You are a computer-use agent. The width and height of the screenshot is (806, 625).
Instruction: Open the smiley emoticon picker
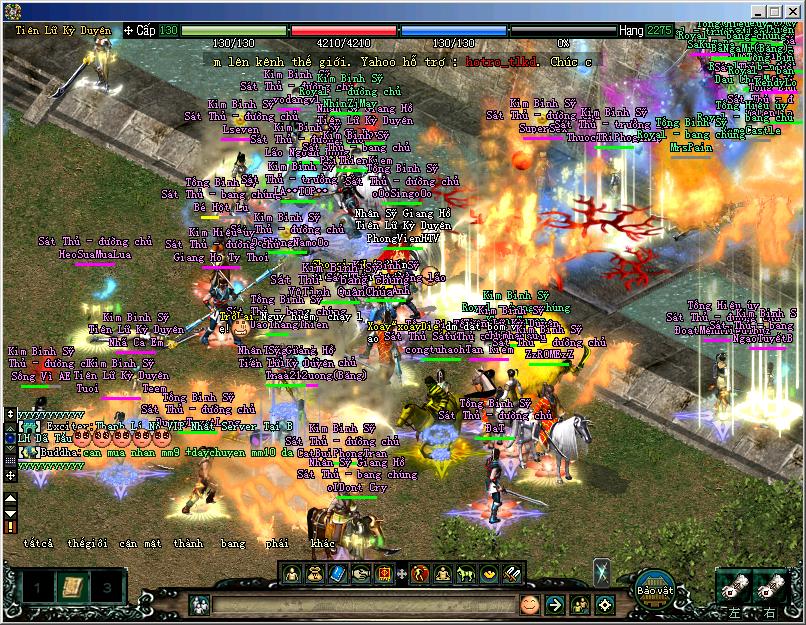coord(529,604)
